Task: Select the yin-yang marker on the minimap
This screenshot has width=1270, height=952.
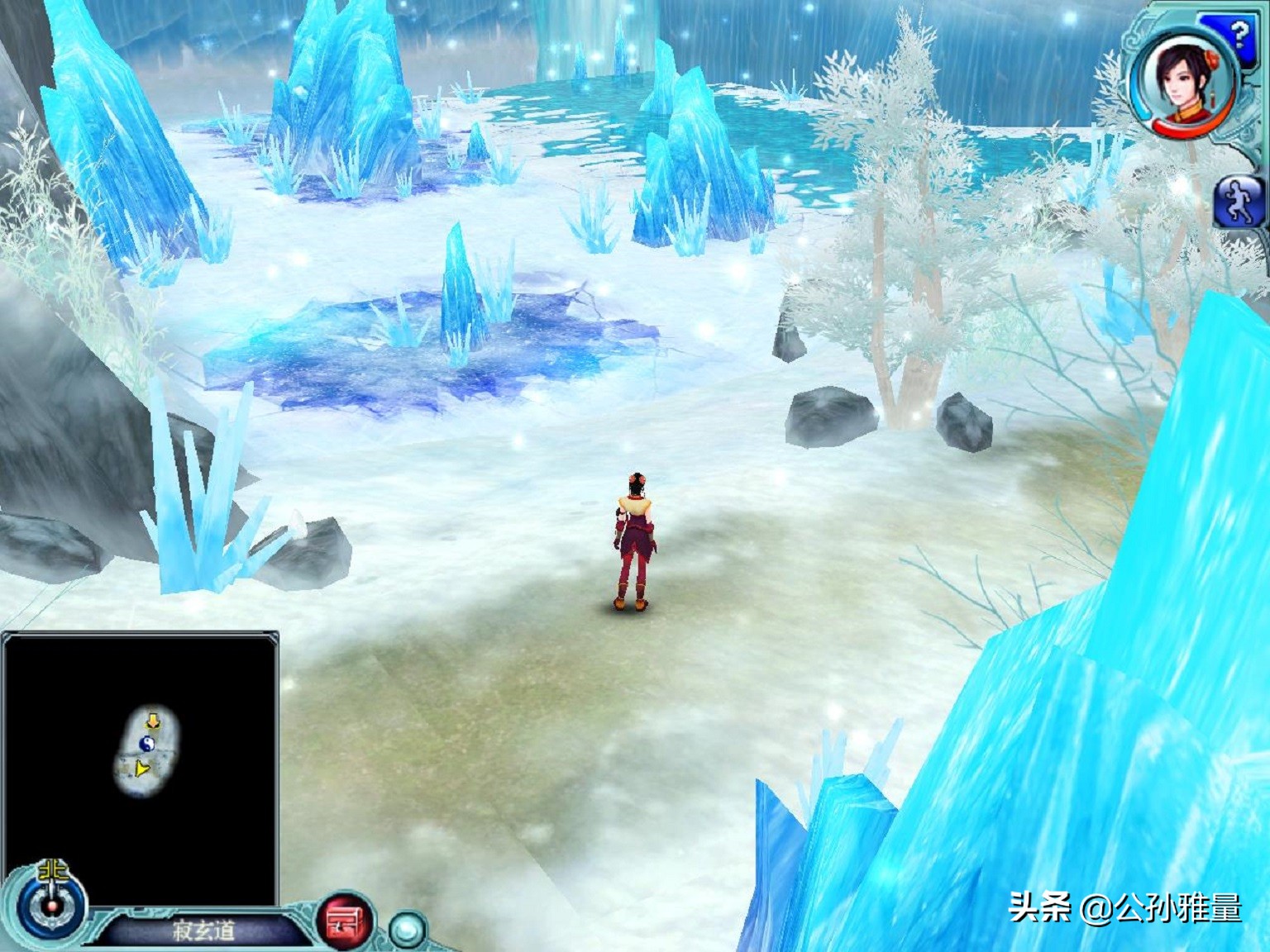Action: coord(149,744)
